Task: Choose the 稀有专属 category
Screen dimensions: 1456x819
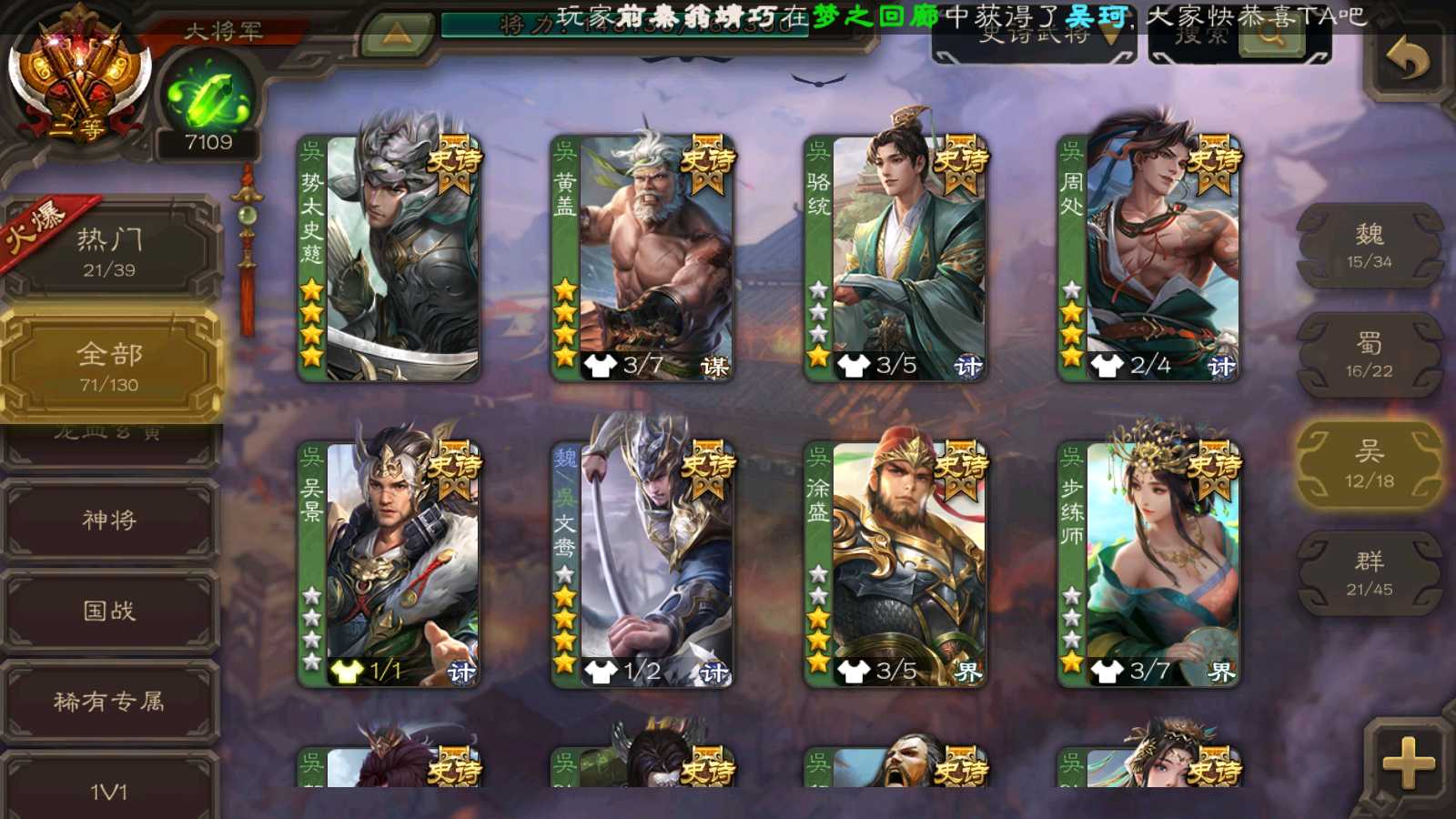Action: tap(109, 702)
